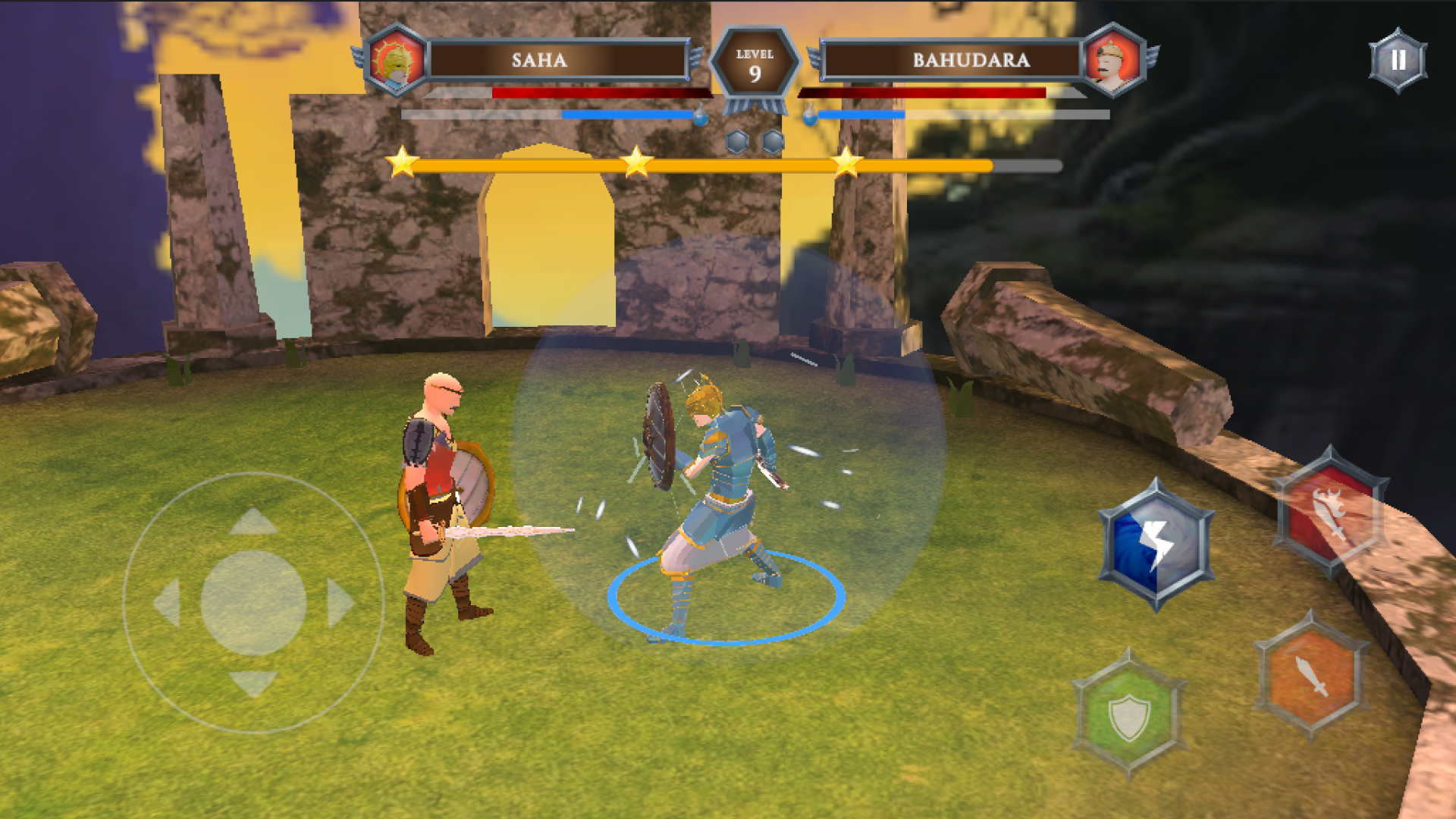Tap the potion flask on Saha's mana bar
The image size is (1456, 819).
click(701, 114)
